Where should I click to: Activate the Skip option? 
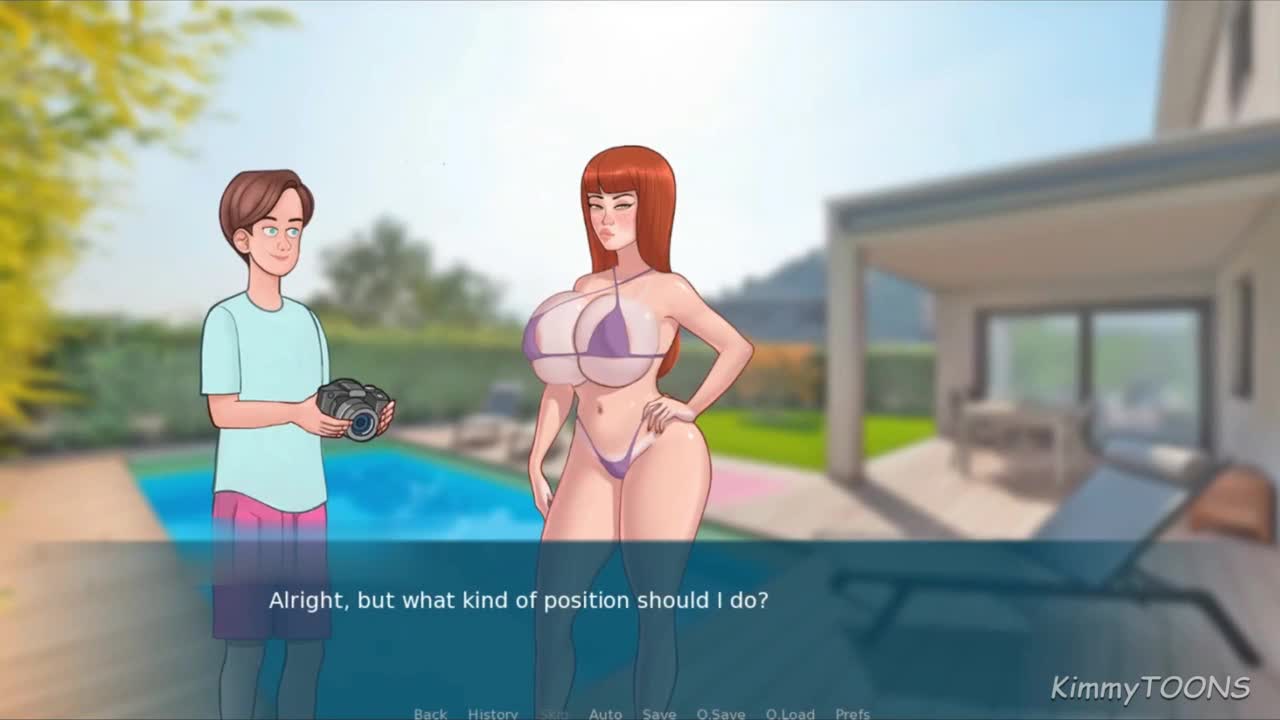(x=553, y=713)
